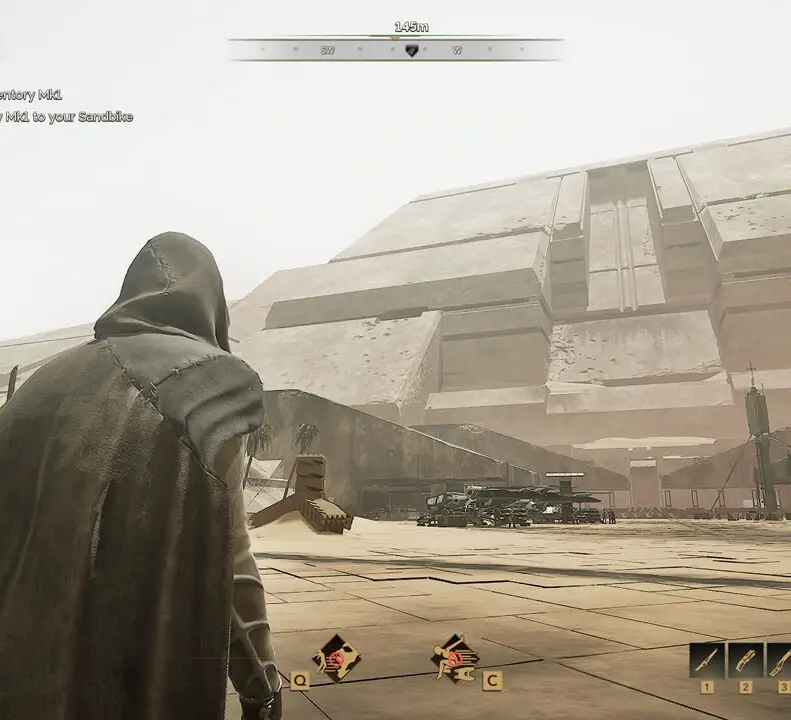Click the objective marker on the compass
Viewport: 791px width, 720px height.
[411, 50]
